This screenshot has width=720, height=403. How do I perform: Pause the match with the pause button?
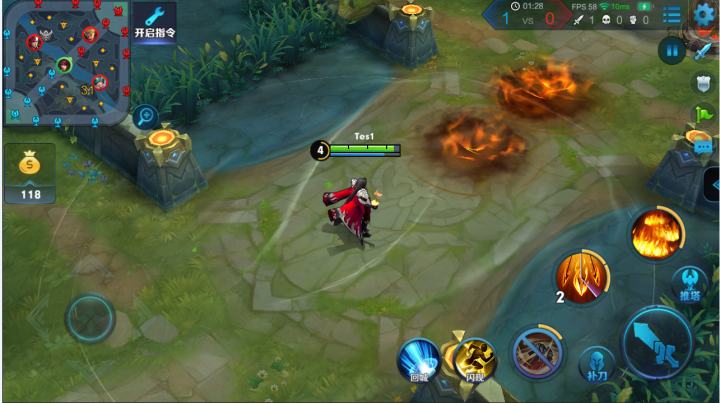[x=671, y=49]
